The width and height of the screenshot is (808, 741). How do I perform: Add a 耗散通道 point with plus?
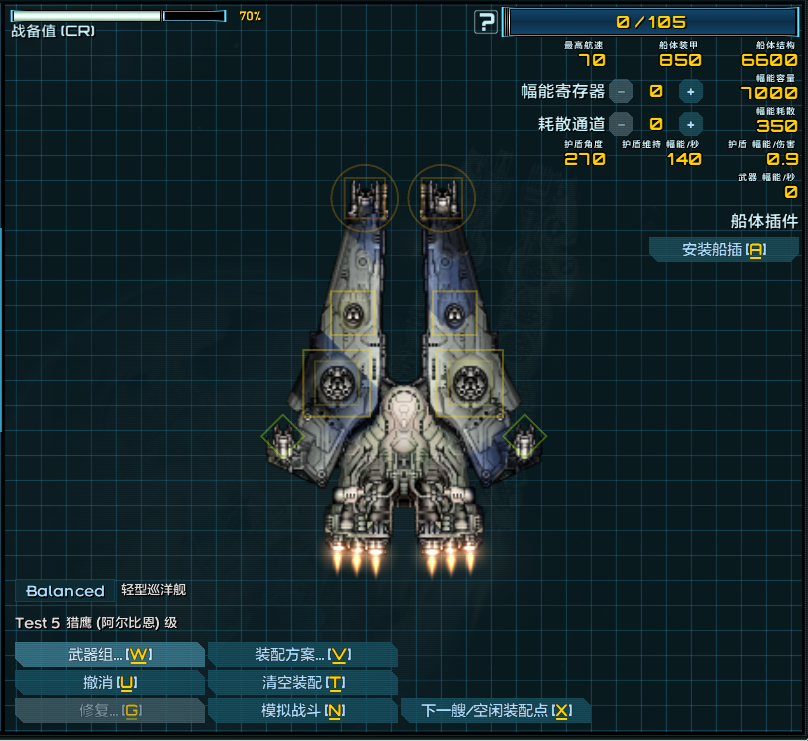coord(690,124)
